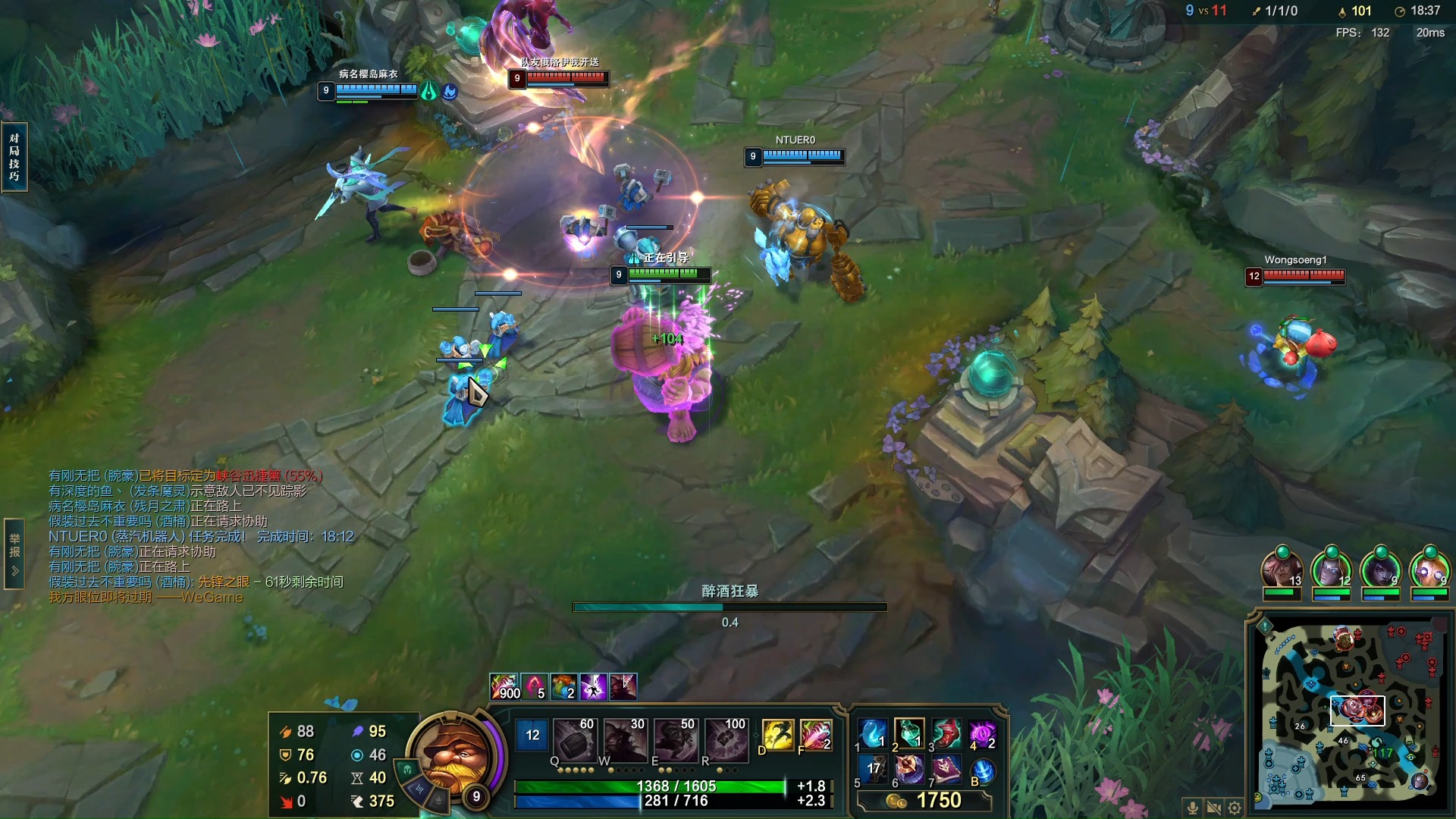
Task: Place the purple eye ward trinket
Action: 982,734
